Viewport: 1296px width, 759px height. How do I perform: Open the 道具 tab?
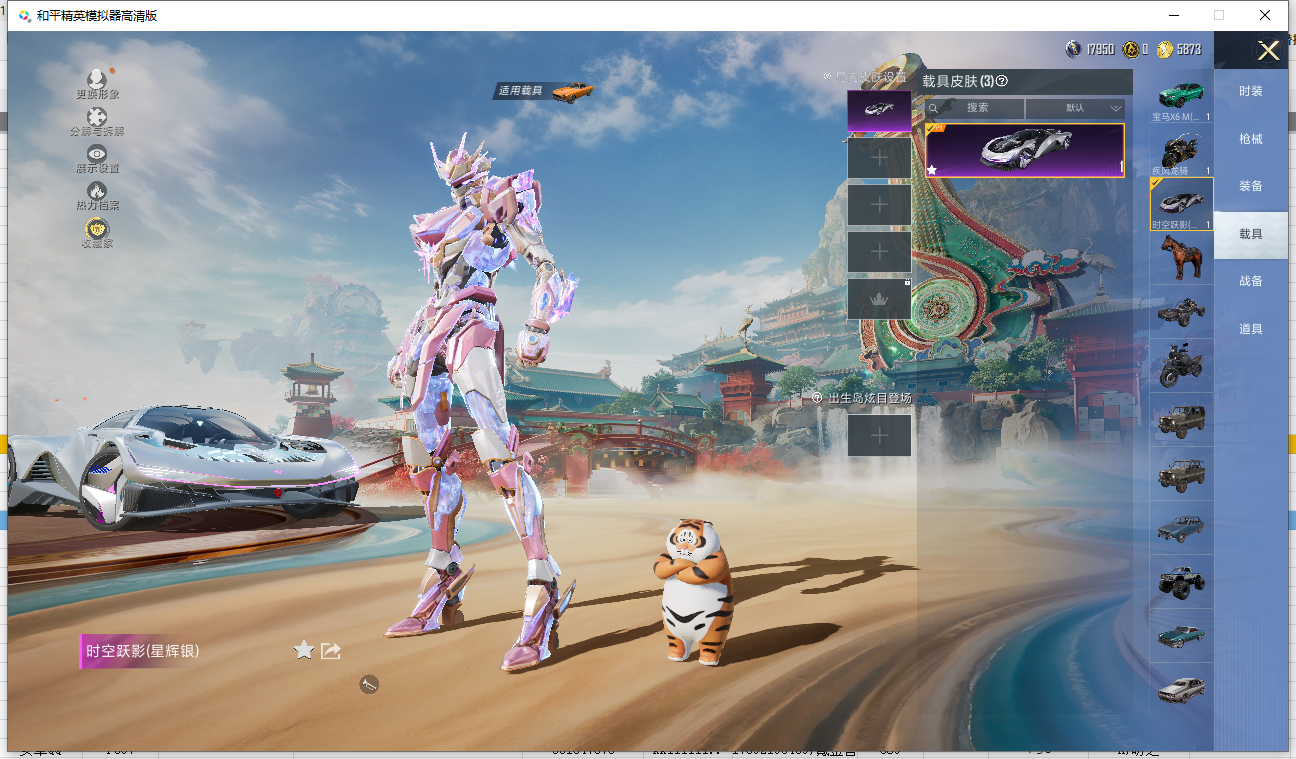point(1250,329)
